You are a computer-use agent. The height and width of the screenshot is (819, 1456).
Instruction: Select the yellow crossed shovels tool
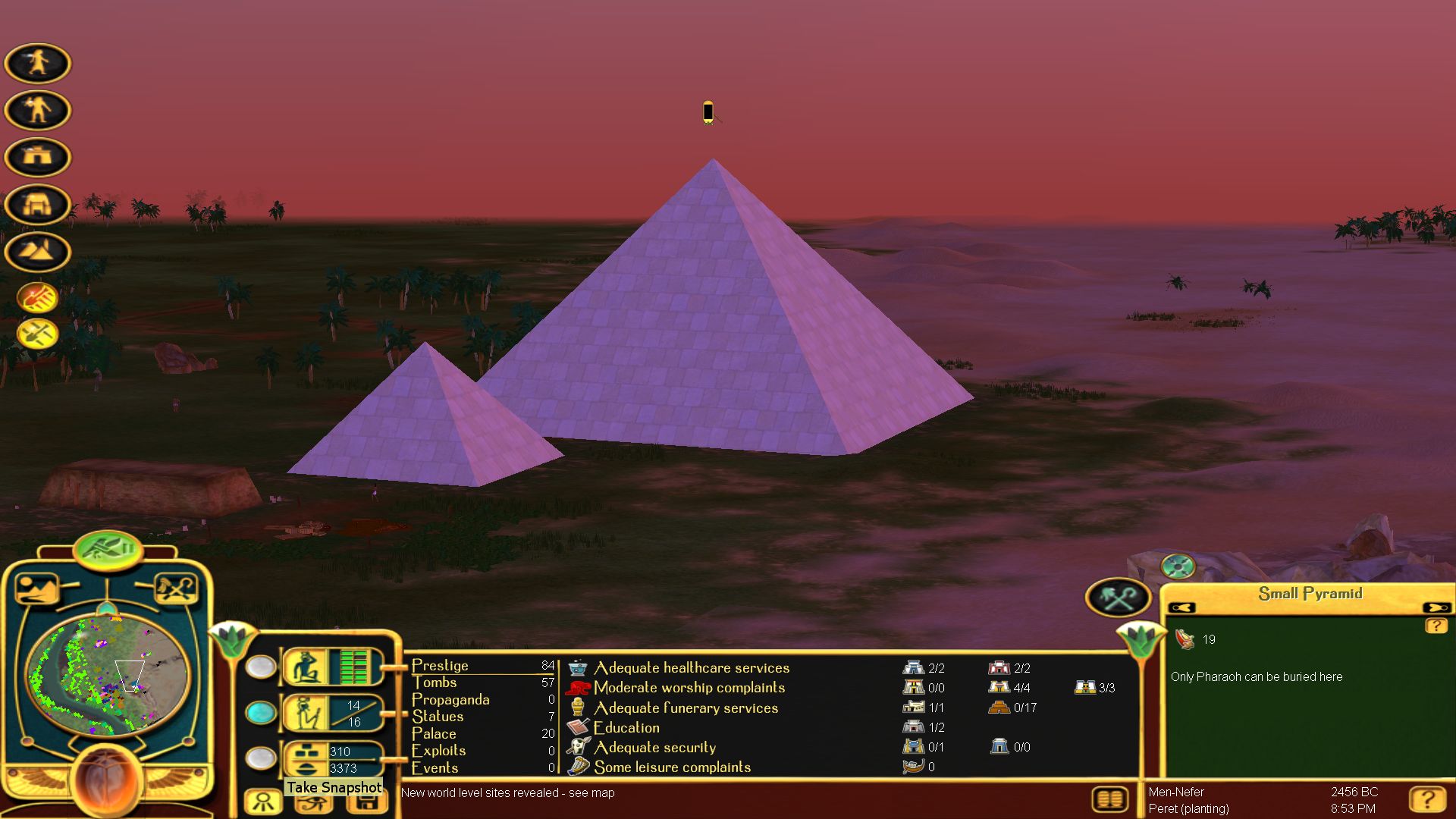(37, 333)
